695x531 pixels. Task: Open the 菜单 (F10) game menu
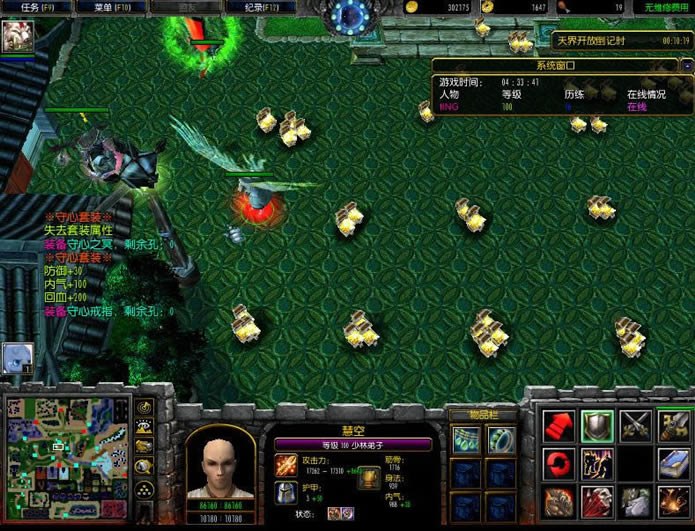pos(111,7)
